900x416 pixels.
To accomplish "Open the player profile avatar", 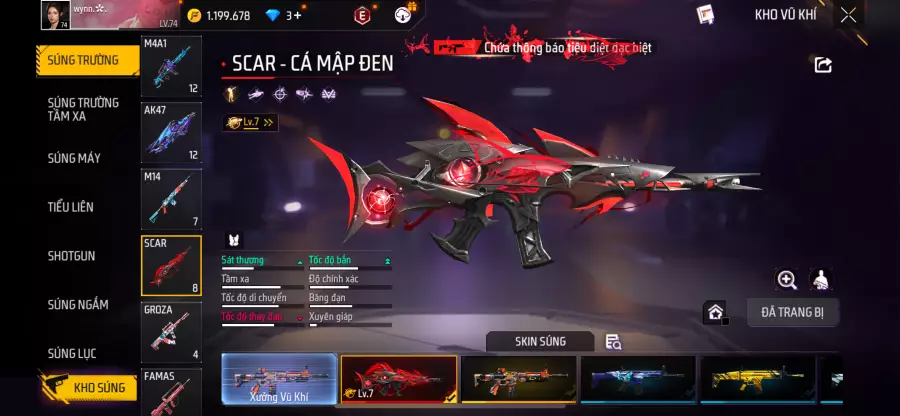I will click(54, 15).
